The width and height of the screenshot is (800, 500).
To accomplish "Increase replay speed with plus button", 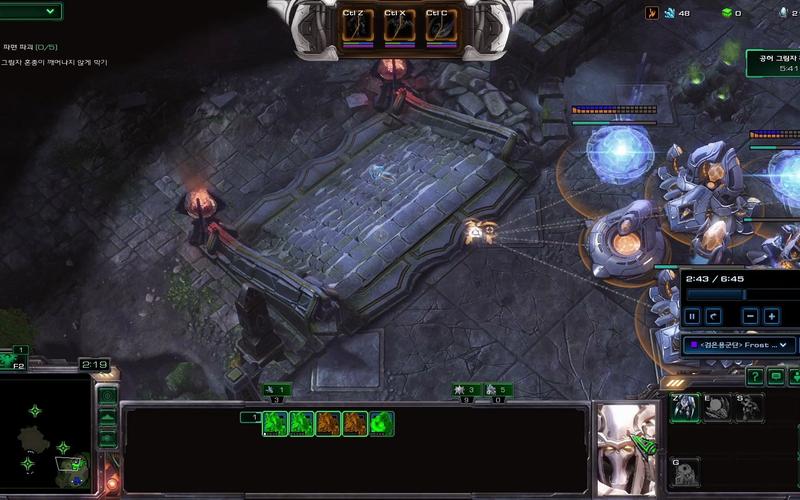I will coord(772,316).
